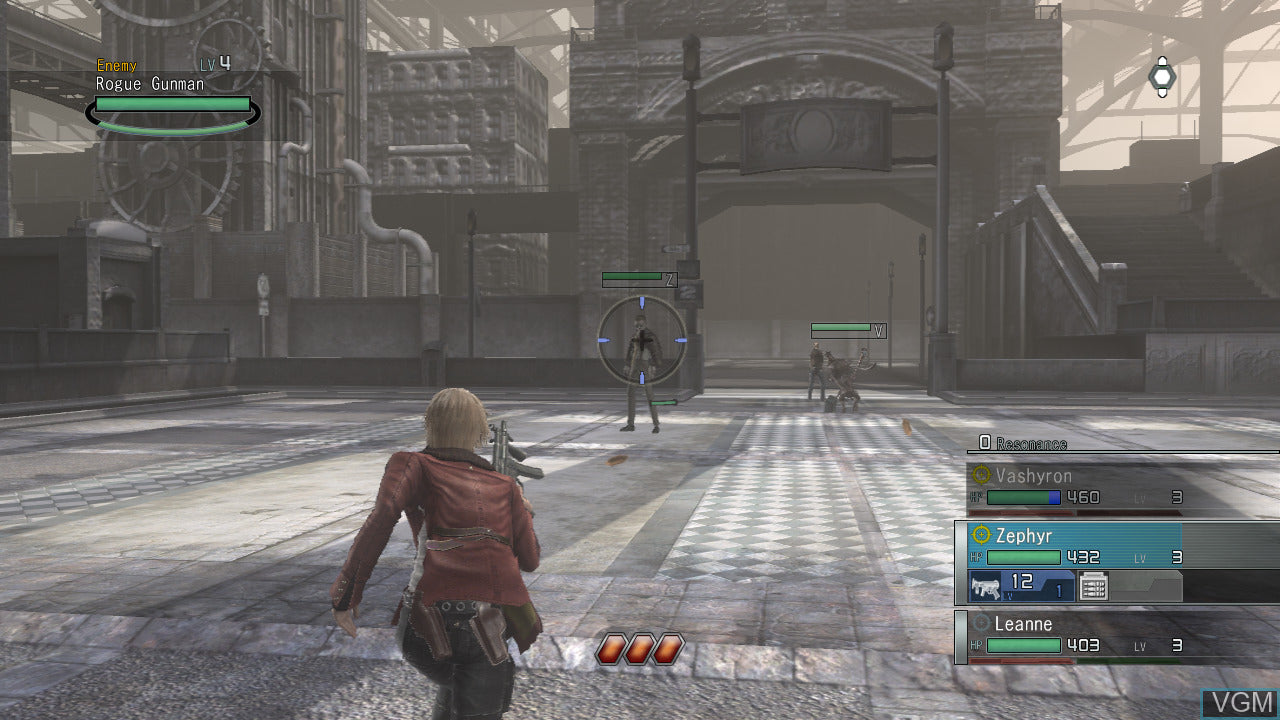Switch to the enemy health bar marked V
Viewport: 1280px width, 720px height.
click(x=843, y=328)
